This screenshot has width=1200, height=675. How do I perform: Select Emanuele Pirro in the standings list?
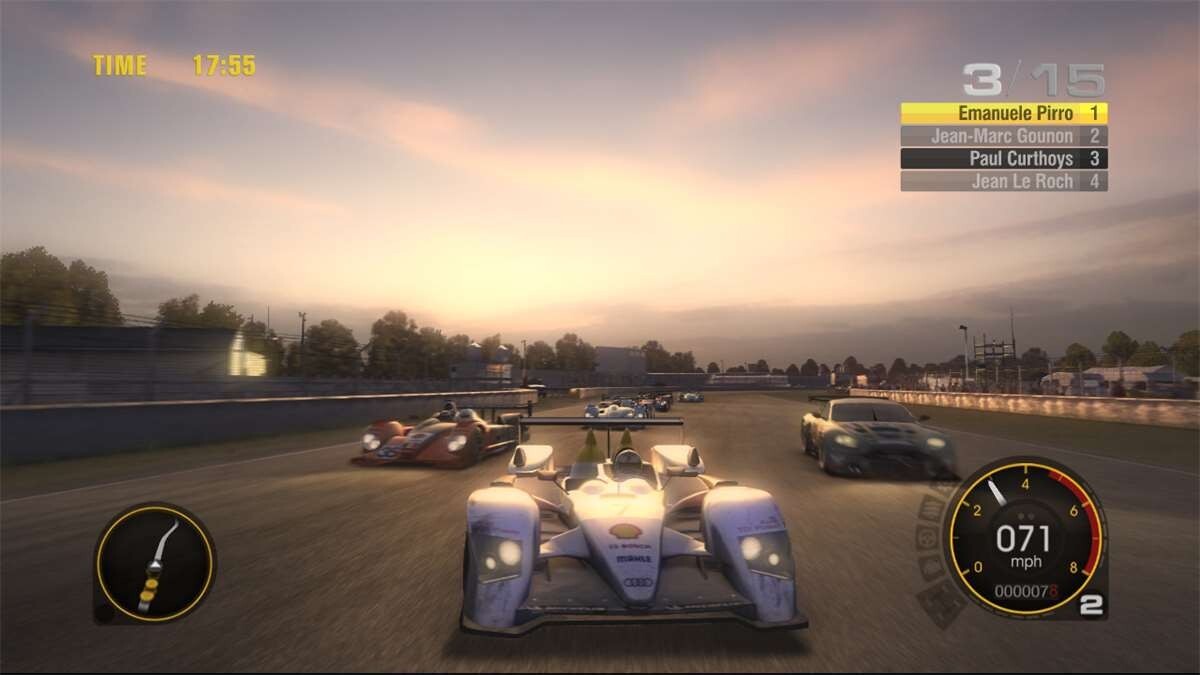click(1003, 113)
